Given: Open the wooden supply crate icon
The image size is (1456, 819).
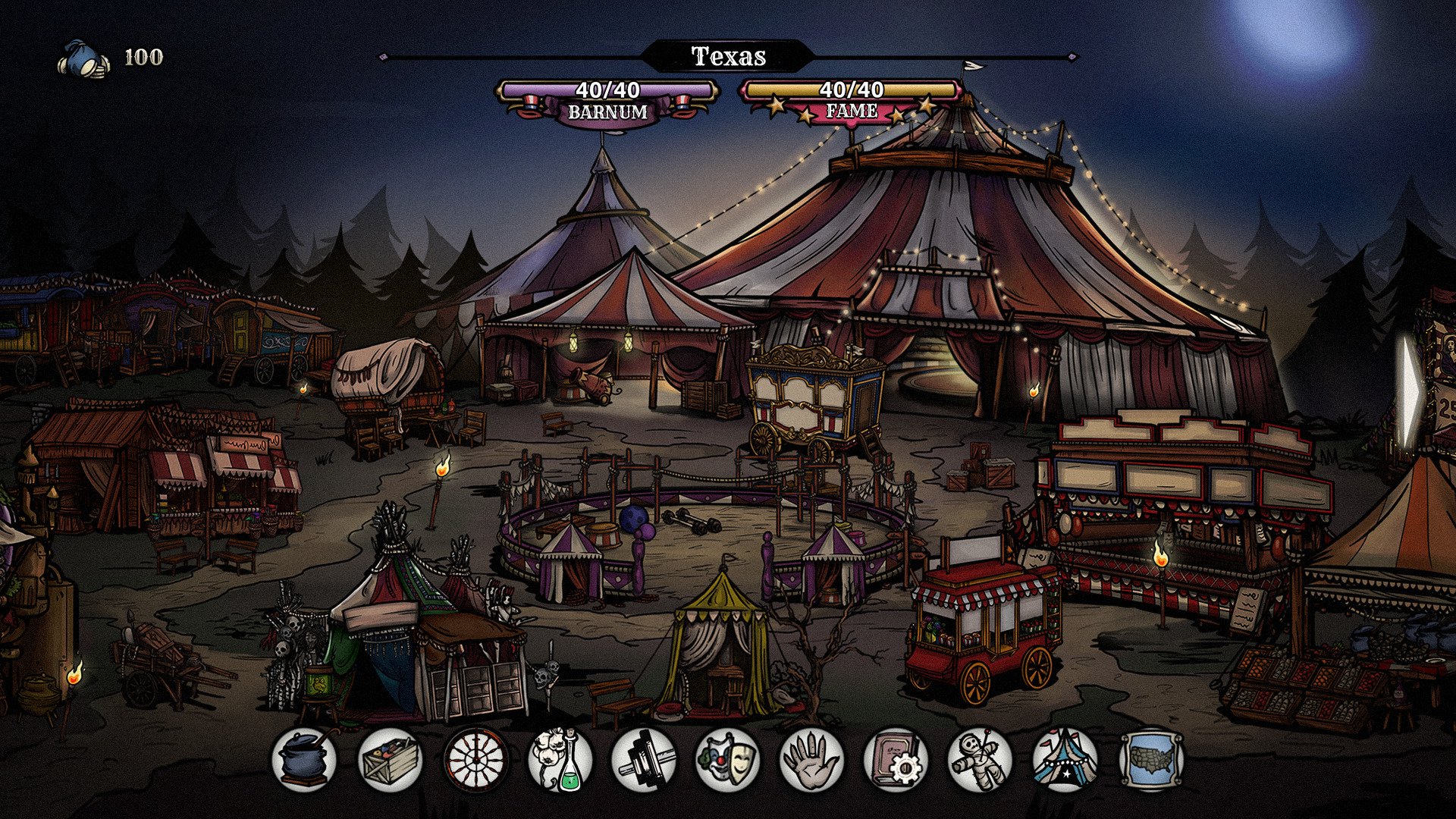Looking at the screenshot, I should pos(390,758).
